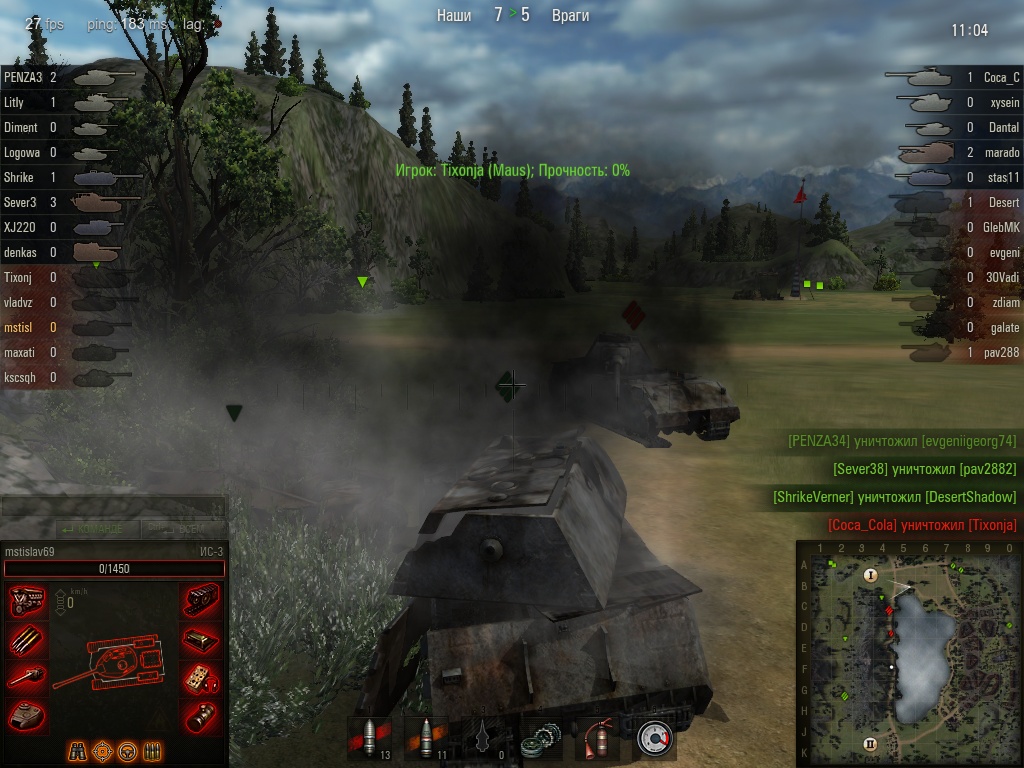Use the repair kit consumable
This screenshot has height=768, width=1024.
click(x=542, y=739)
